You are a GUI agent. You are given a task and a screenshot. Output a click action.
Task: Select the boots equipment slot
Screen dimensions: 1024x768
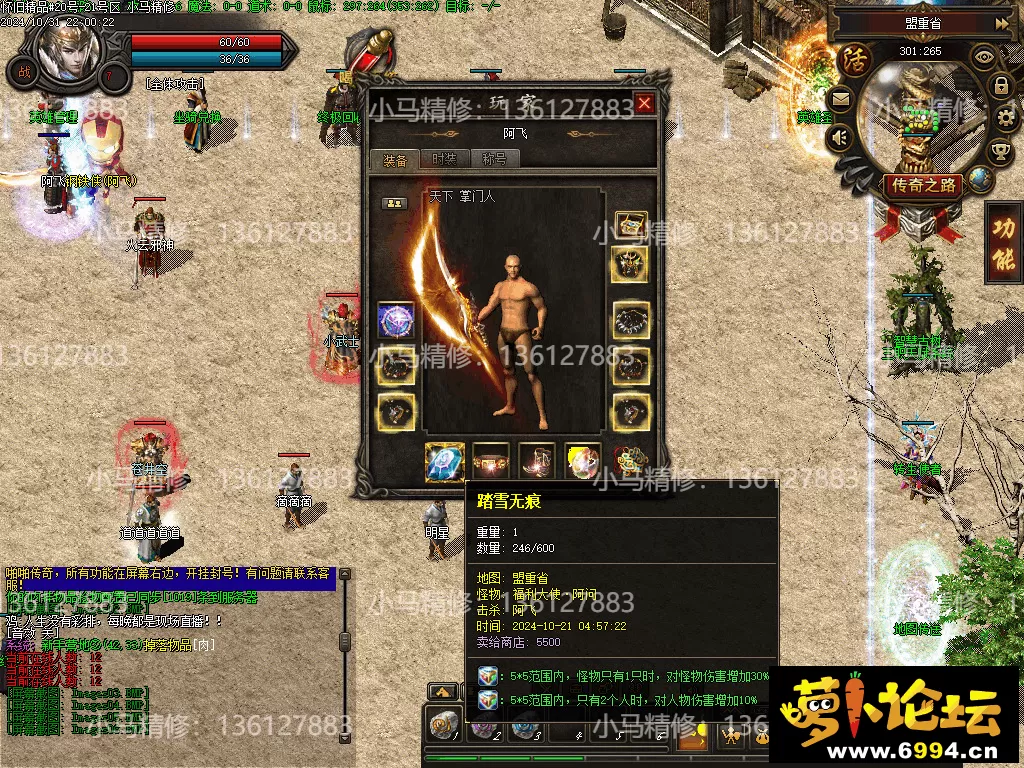[537, 461]
